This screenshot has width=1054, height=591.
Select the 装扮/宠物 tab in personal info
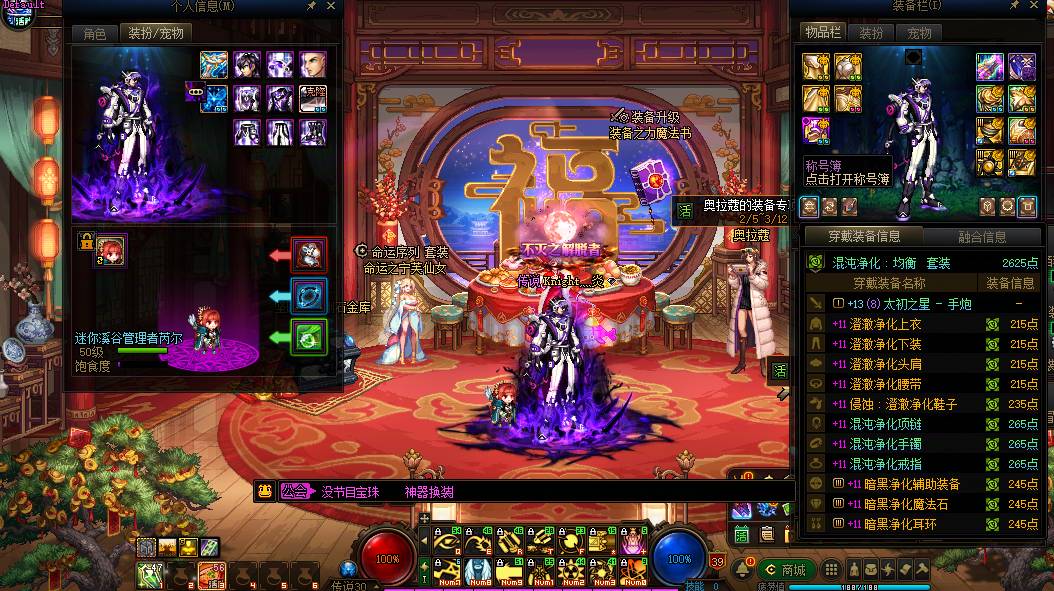[x=156, y=33]
